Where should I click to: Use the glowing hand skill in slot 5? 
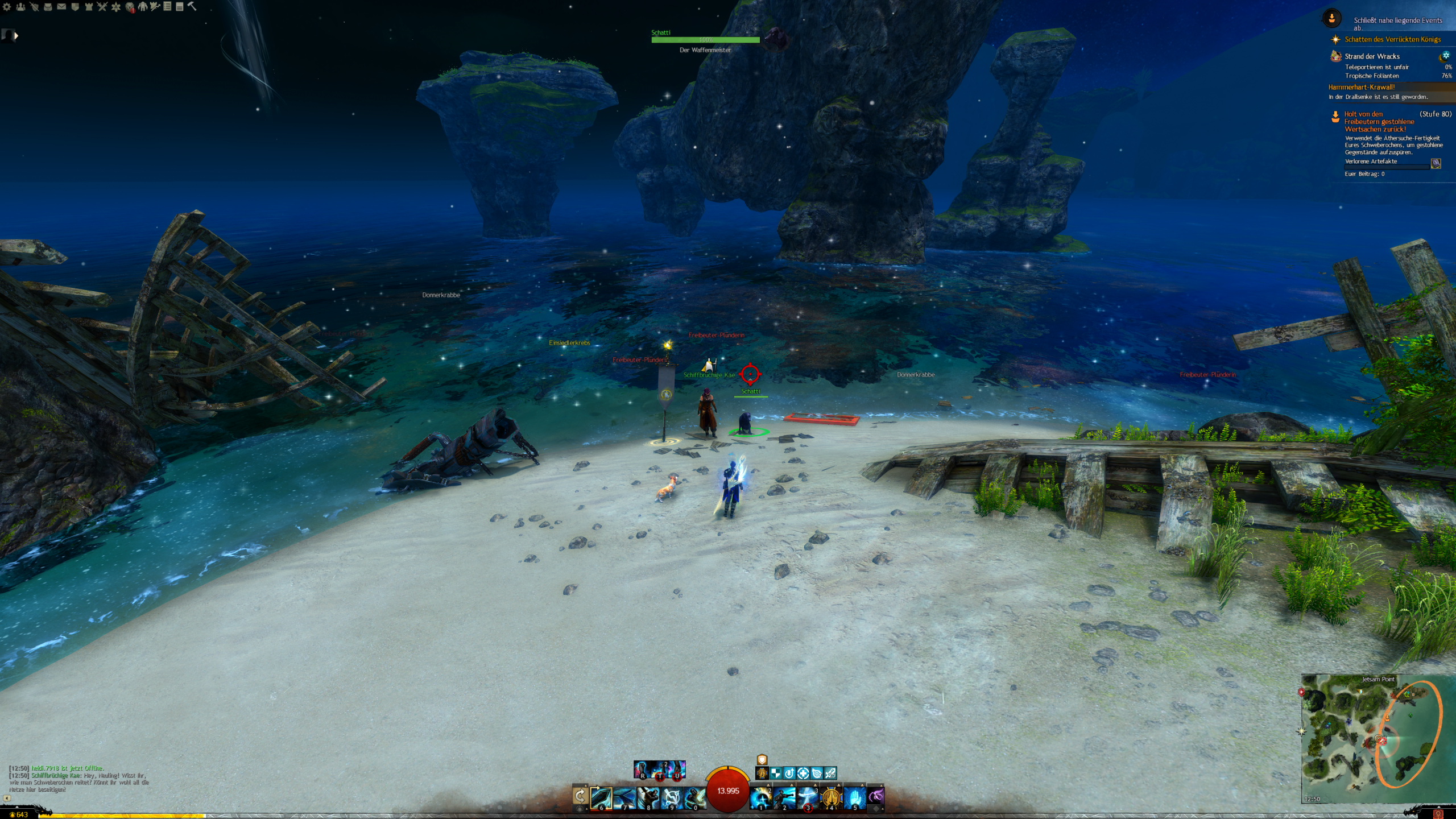point(854,798)
